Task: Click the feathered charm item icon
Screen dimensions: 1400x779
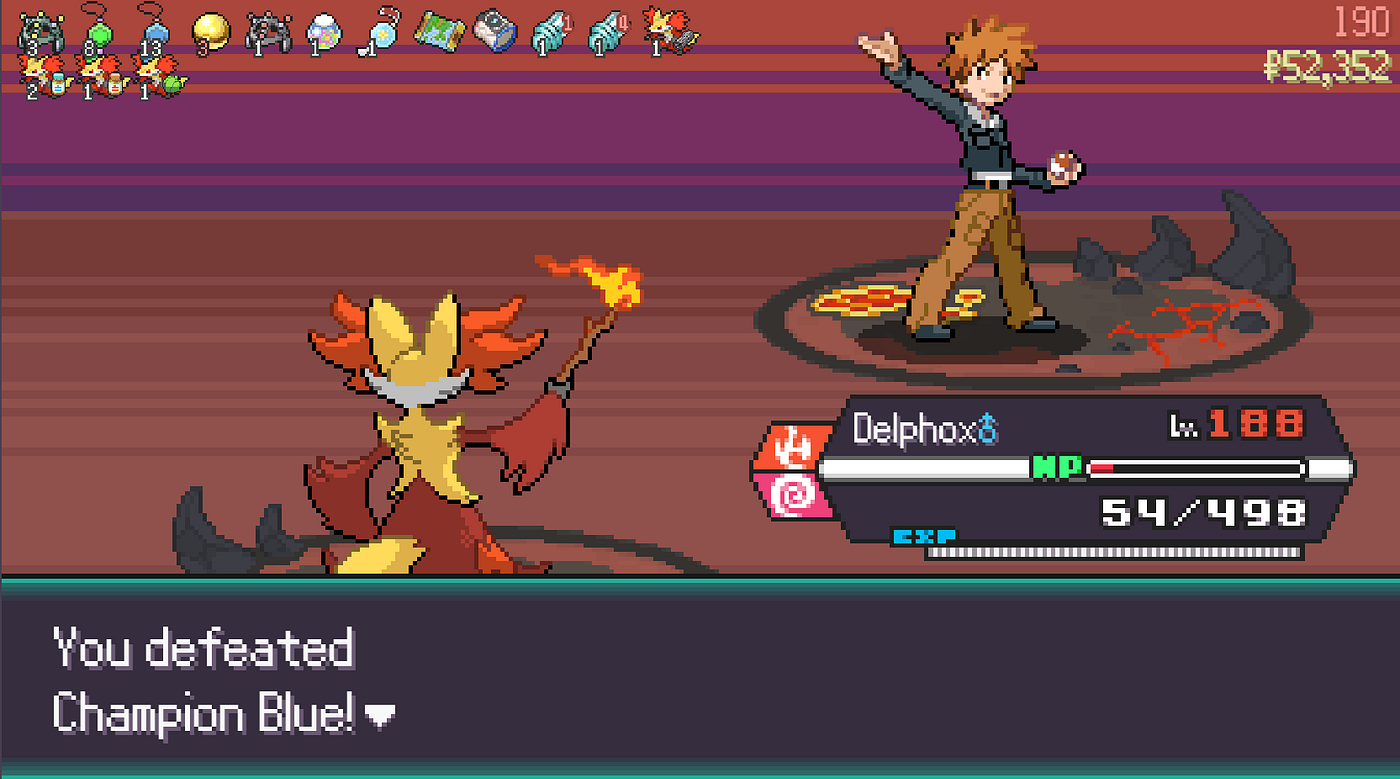Action: (x=382, y=30)
